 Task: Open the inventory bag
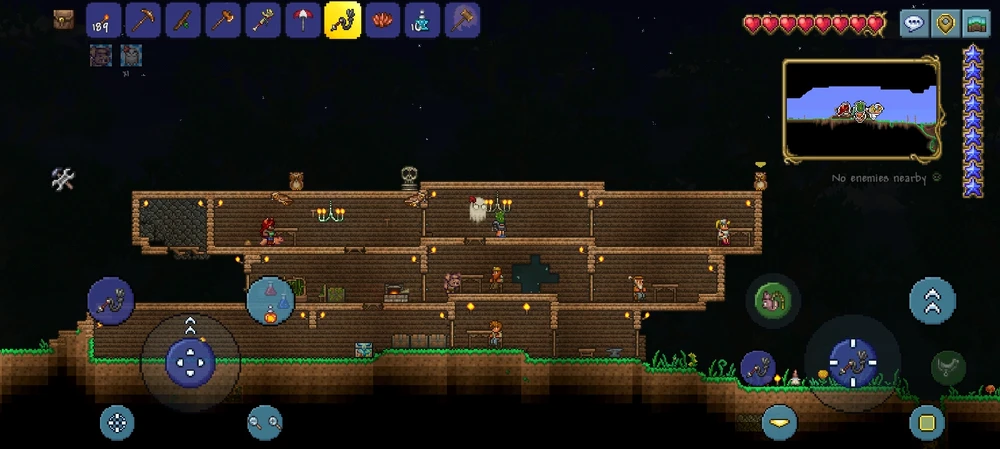coord(63,19)
